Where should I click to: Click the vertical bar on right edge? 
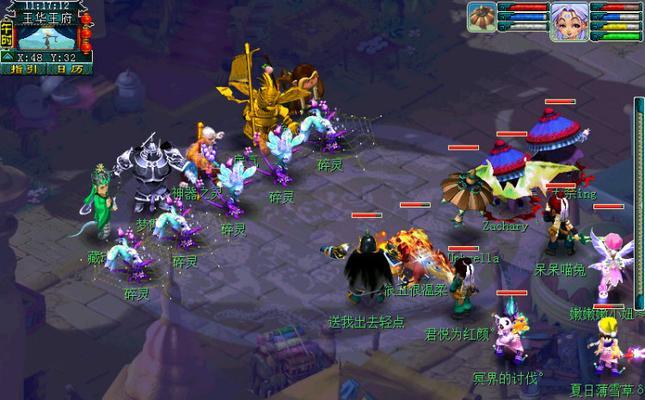[x=639, y=200]
